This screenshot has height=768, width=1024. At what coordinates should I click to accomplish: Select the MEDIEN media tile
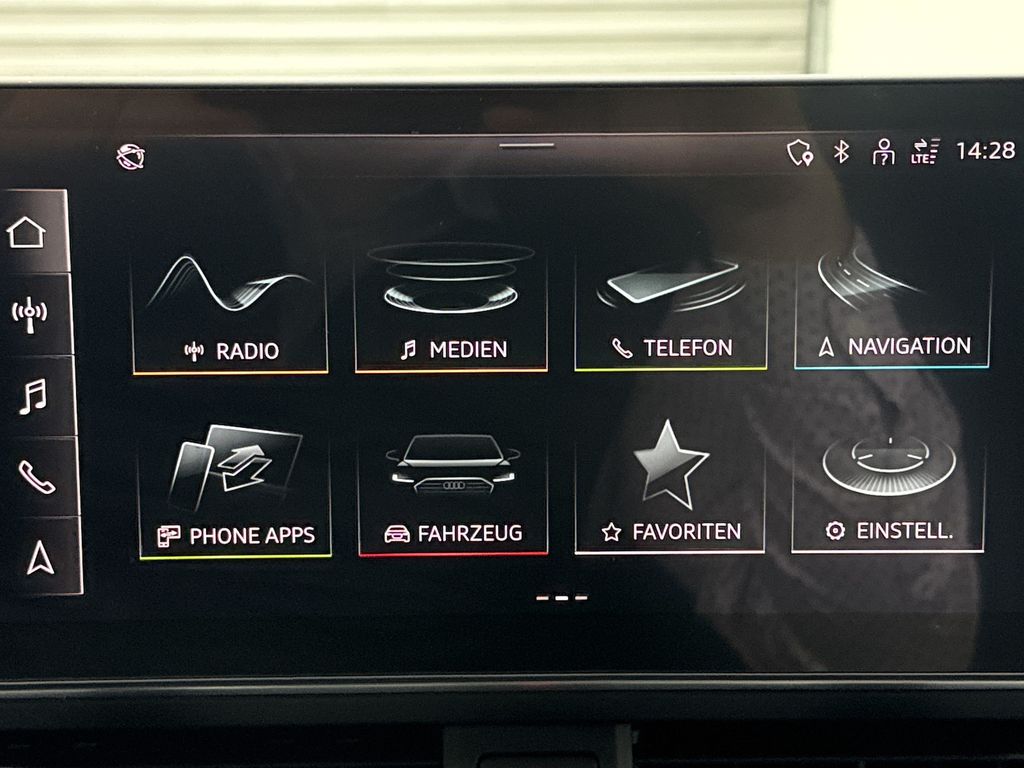click(x=451, y=308)
